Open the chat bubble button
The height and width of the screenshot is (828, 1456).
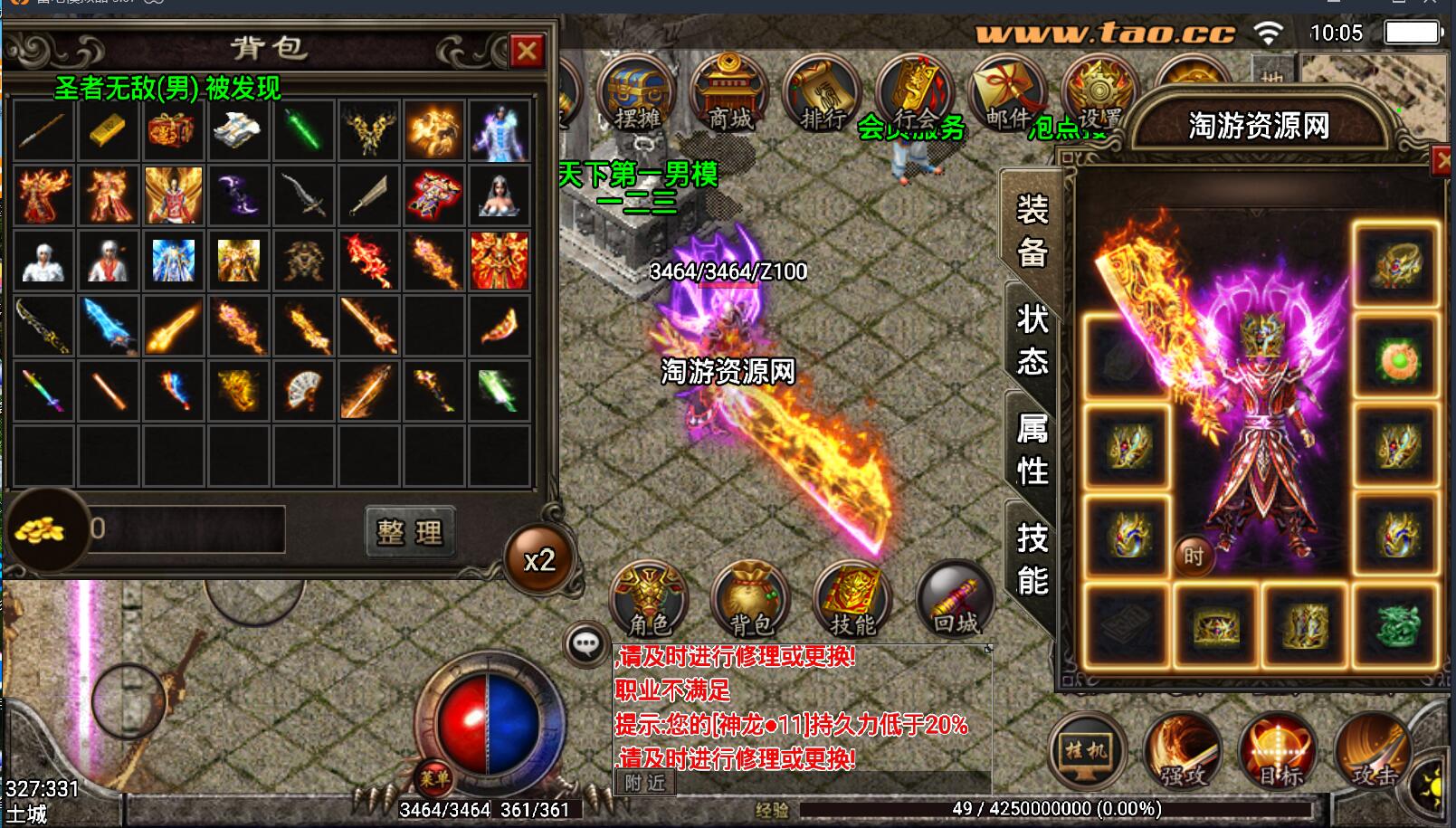pos(585,644)
